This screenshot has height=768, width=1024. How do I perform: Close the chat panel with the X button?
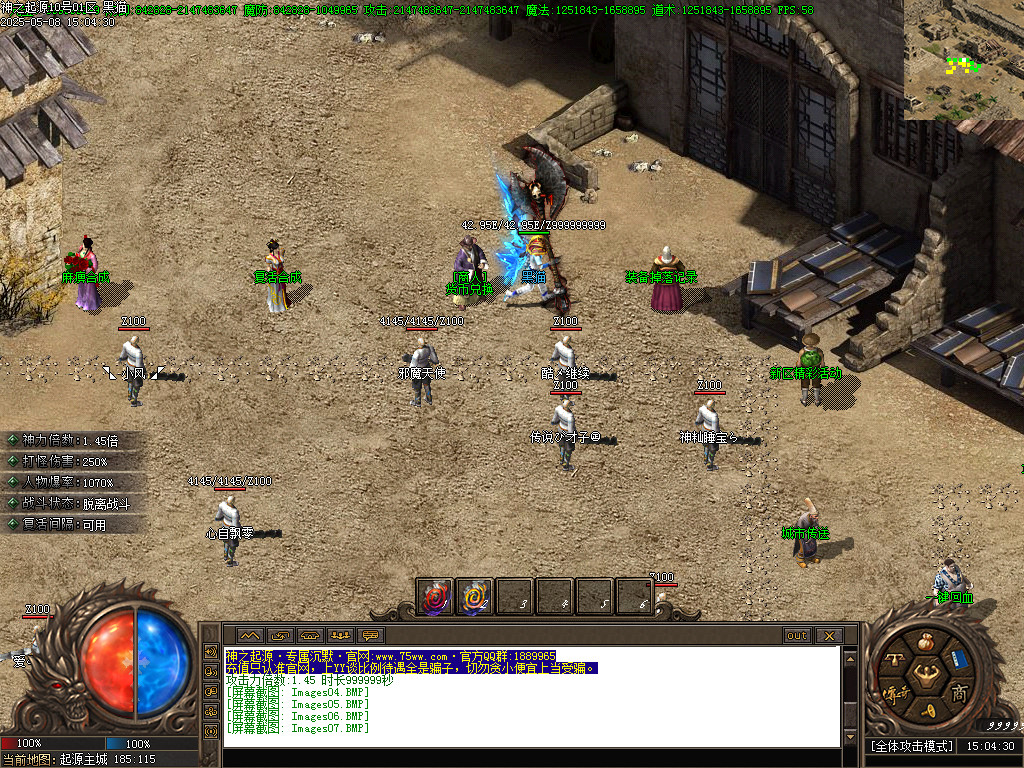click(x=828, y=636)
